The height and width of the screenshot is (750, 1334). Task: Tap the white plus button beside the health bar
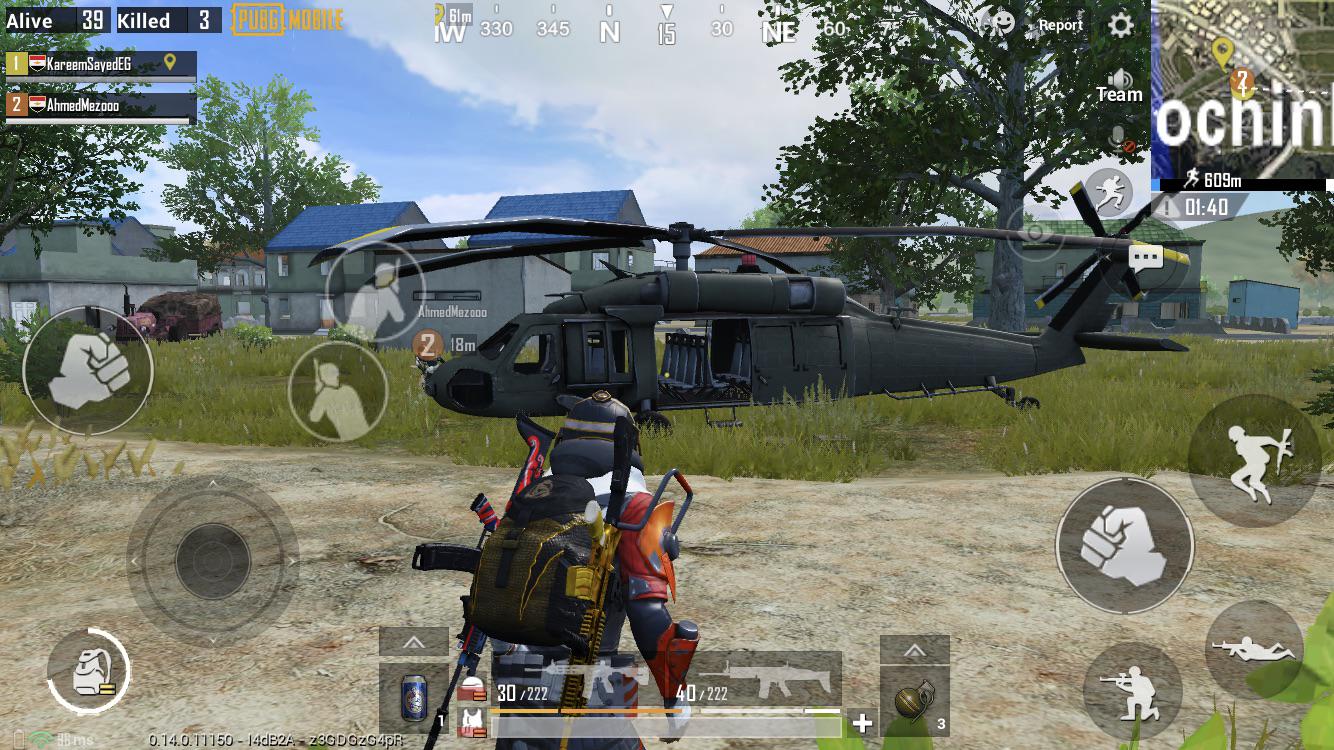(862, 722)
